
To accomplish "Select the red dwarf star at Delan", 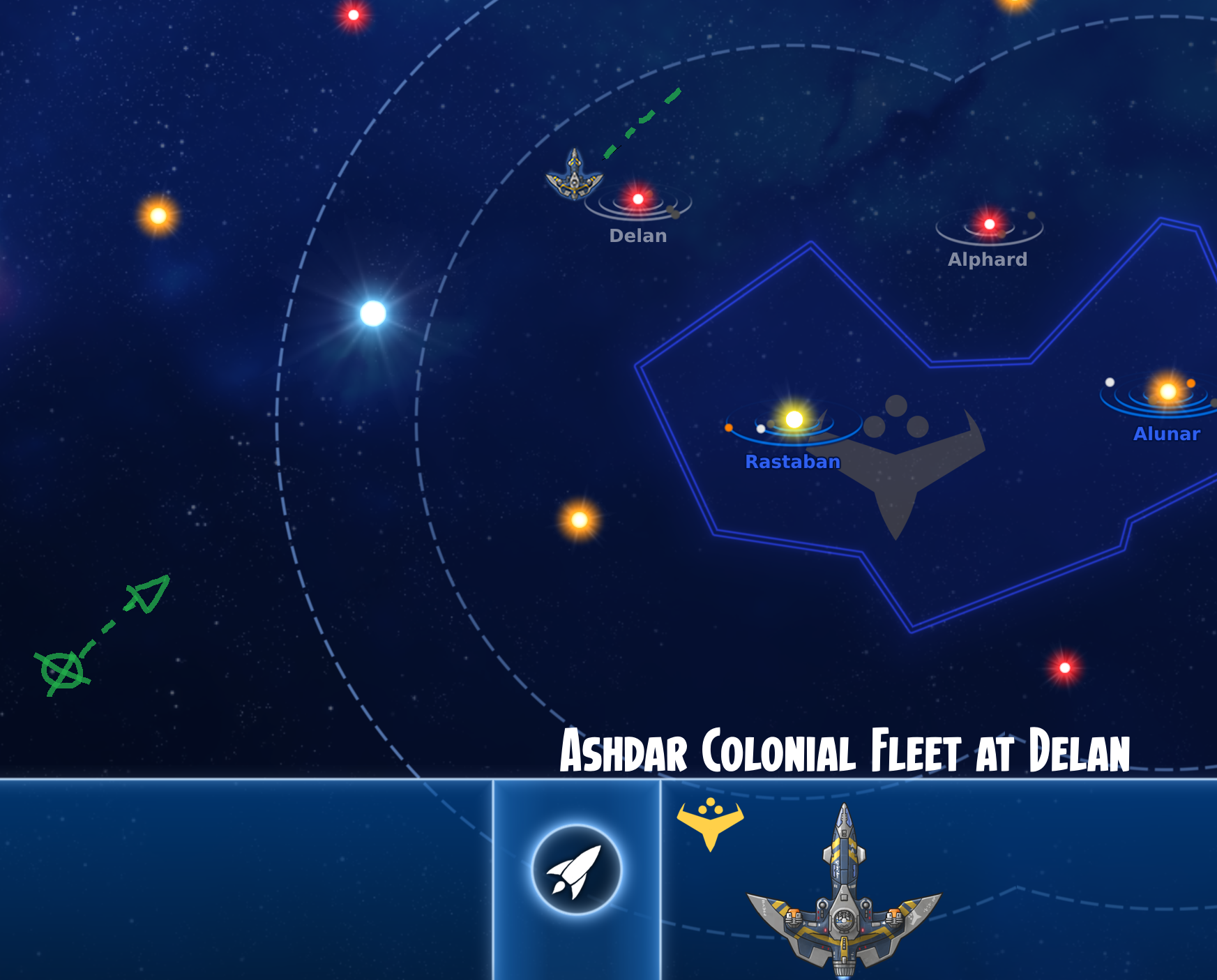I will 637,199.
